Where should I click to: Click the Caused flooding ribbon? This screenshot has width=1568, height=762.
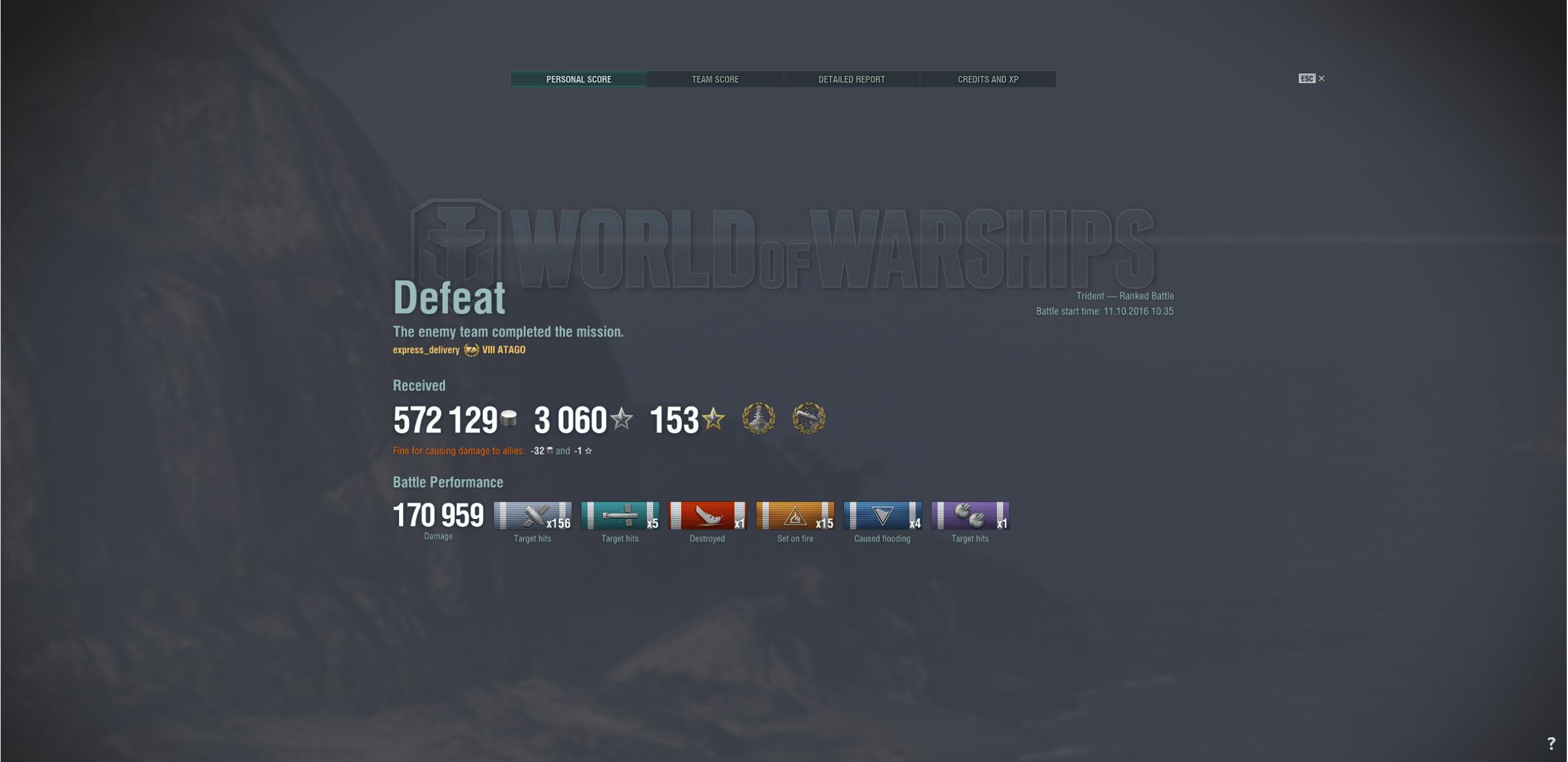(883, 516)
